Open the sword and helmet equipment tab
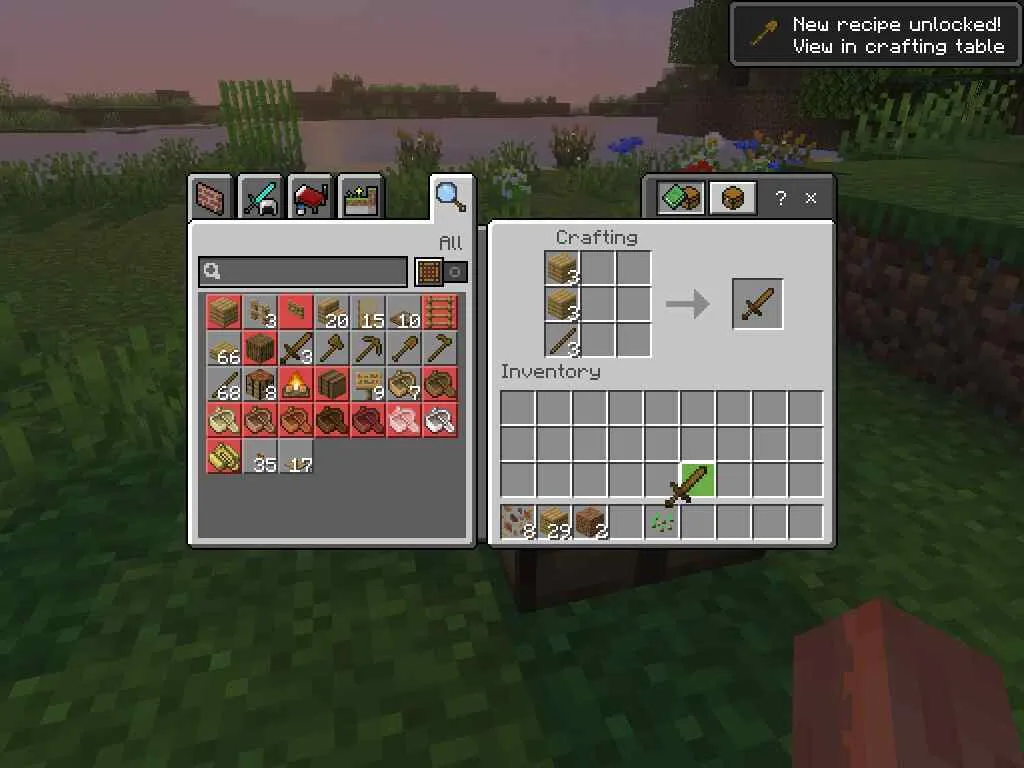This screenshot has width=1024, height=768. point(261,197)
